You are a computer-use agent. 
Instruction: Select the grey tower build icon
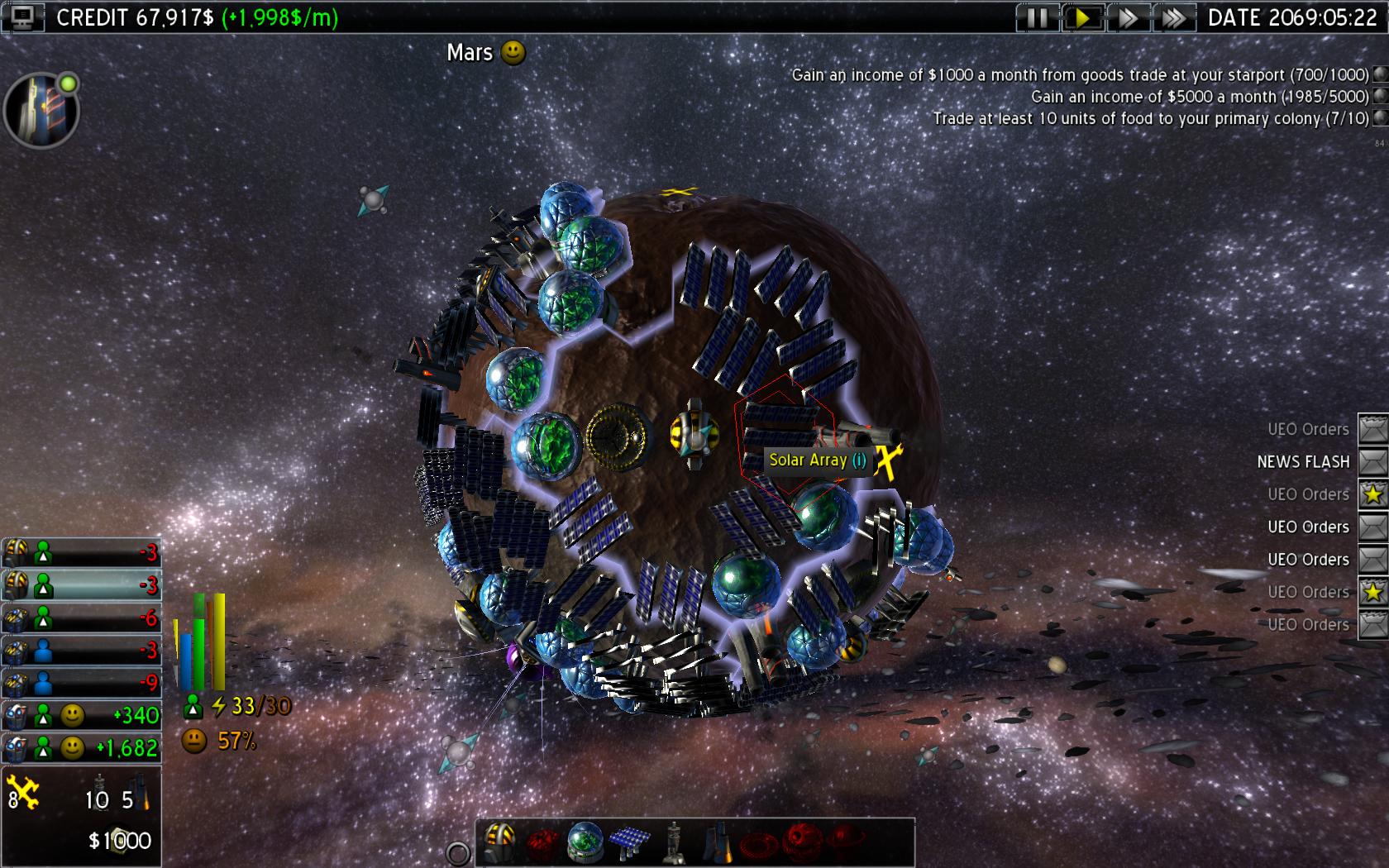point(674,842)
